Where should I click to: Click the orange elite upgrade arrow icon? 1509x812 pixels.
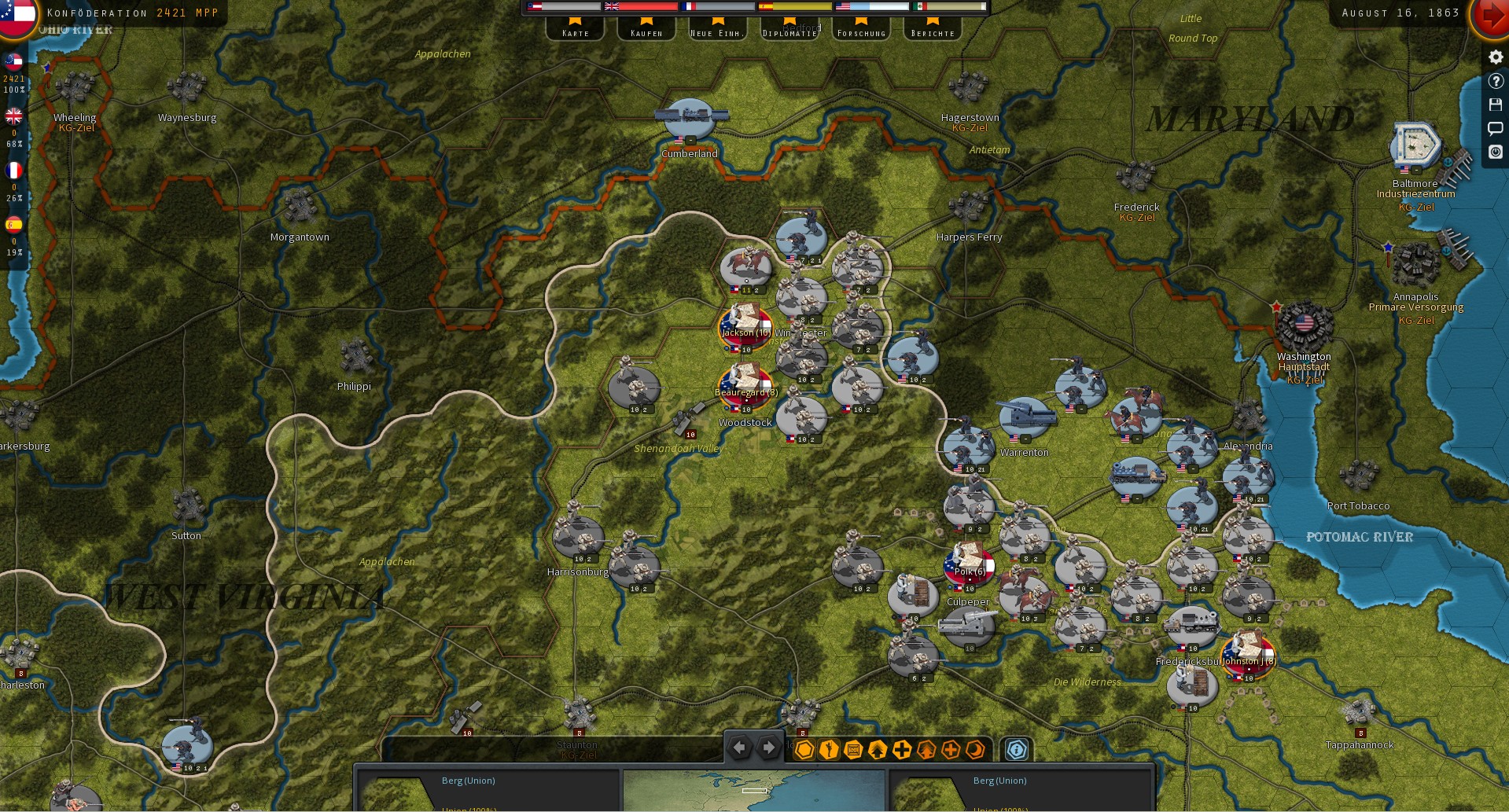tap(926, 749)
